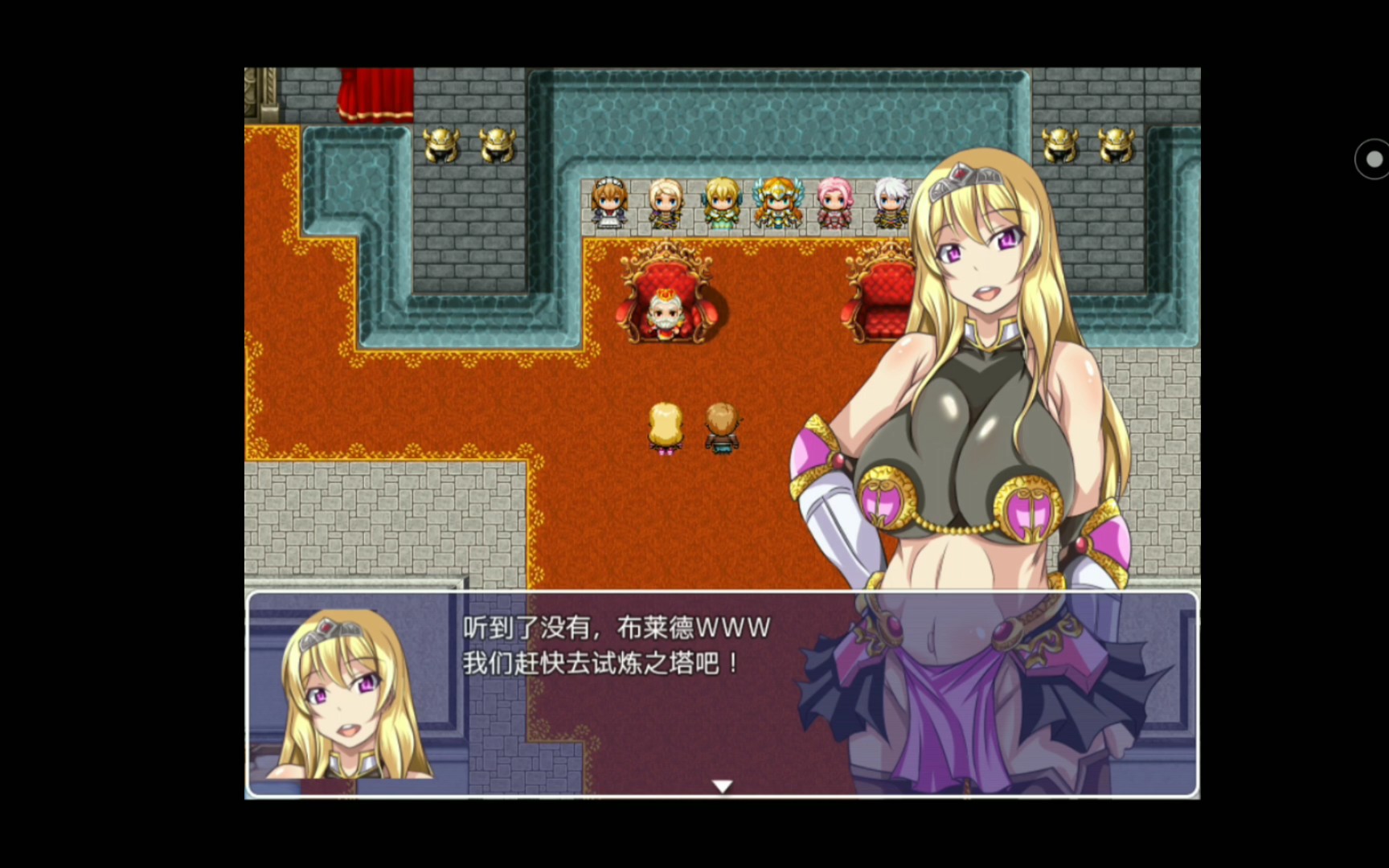Click the king sitting on the throne
This screenshot has width=1389, height=868.
point(666,313)
